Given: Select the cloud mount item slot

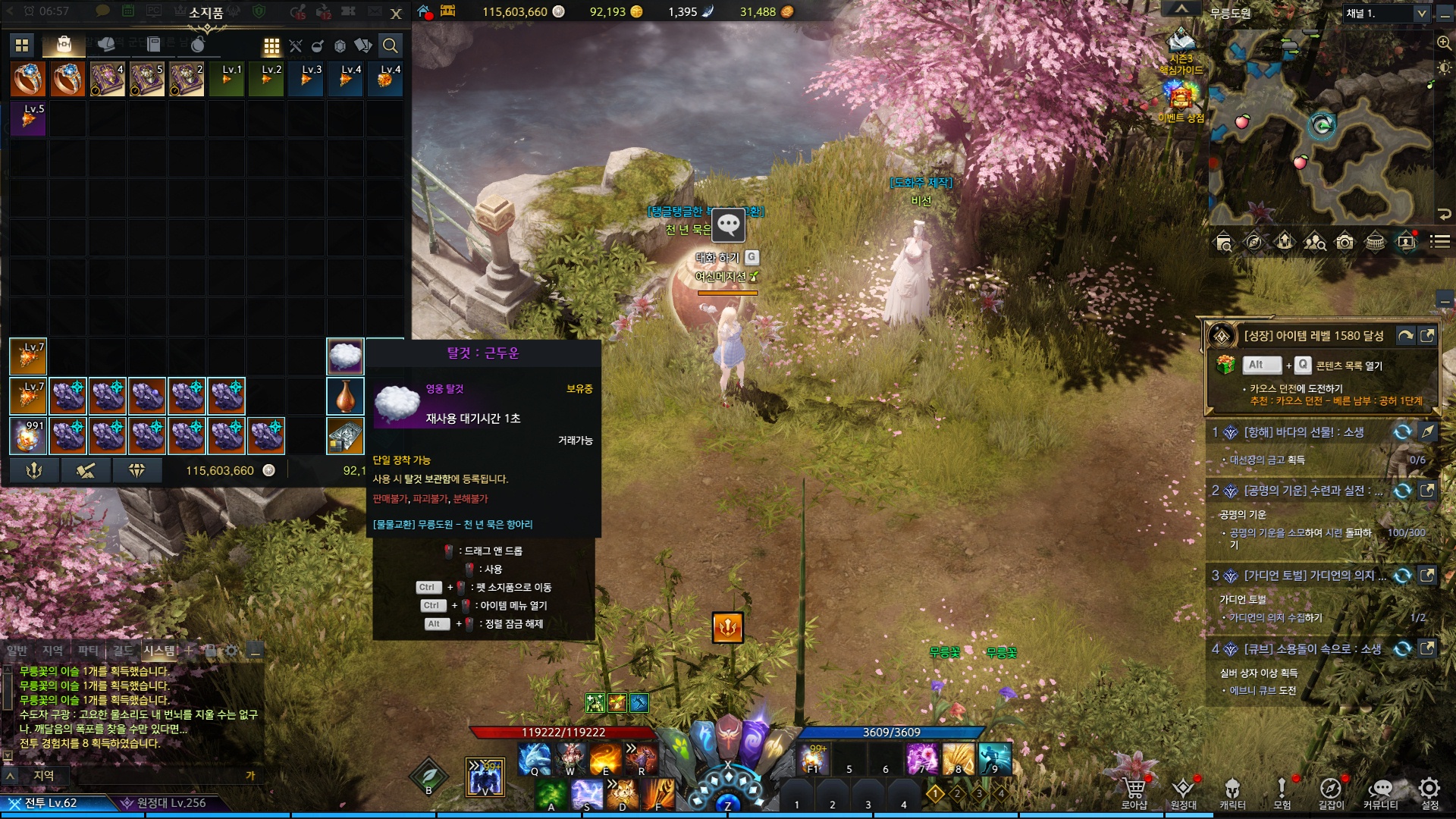Looking at the screenshot, I should [345, 356].
